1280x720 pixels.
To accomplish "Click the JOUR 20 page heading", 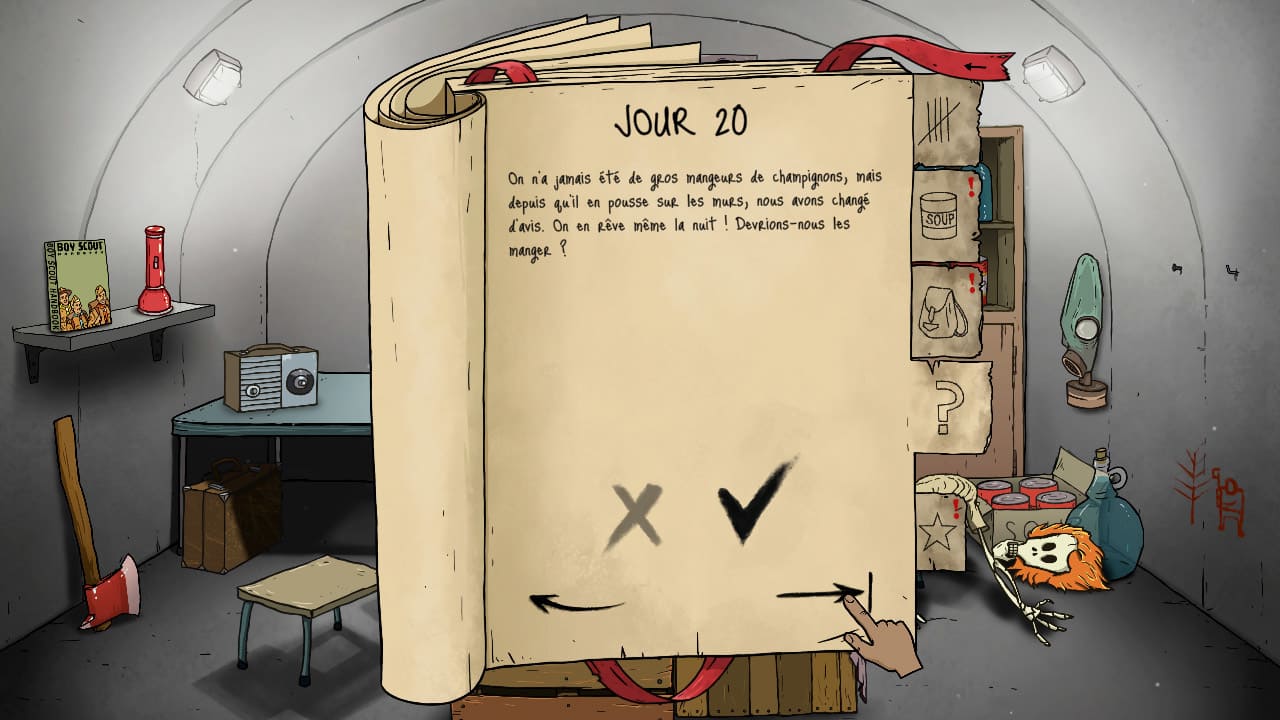I will coord(682,117).
